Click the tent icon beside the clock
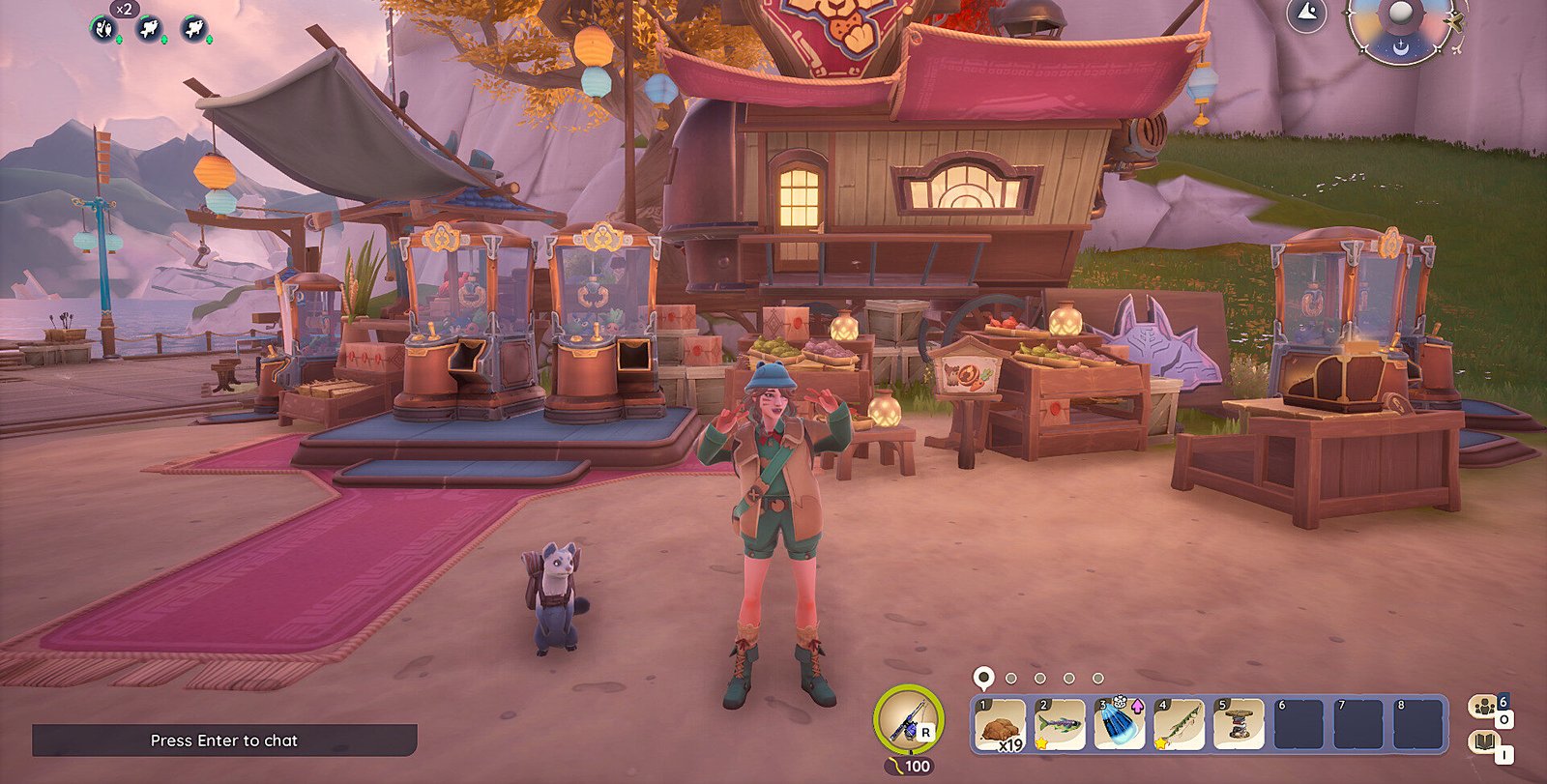The height and width of the screenshot is (784, 1547). tap(1306, 15)
